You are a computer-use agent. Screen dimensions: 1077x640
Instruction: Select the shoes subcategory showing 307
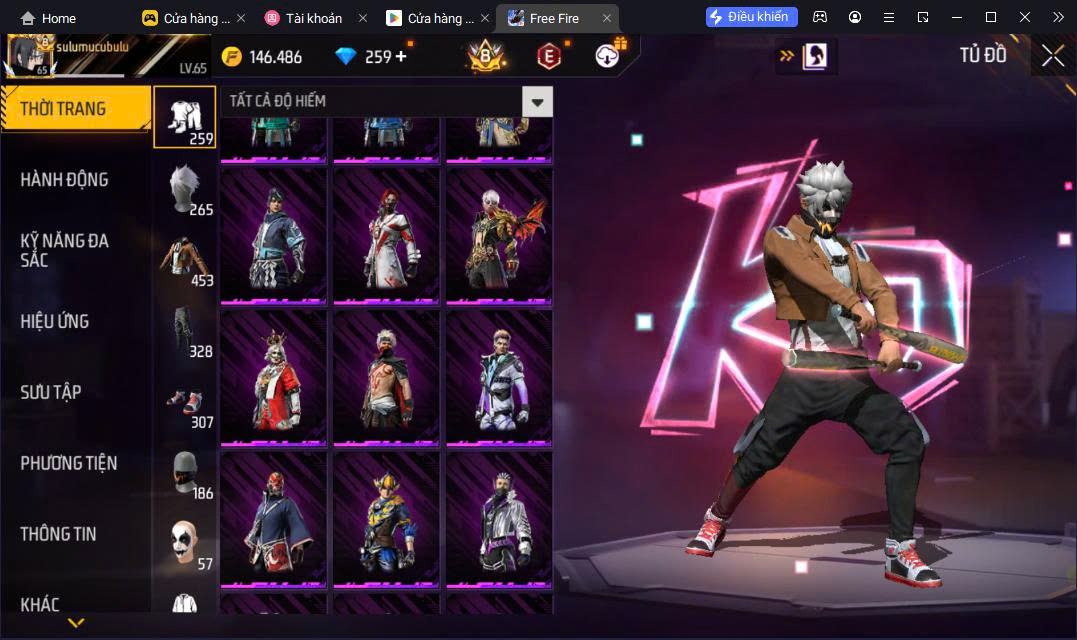pyautogui.click(x=184, y=401)
